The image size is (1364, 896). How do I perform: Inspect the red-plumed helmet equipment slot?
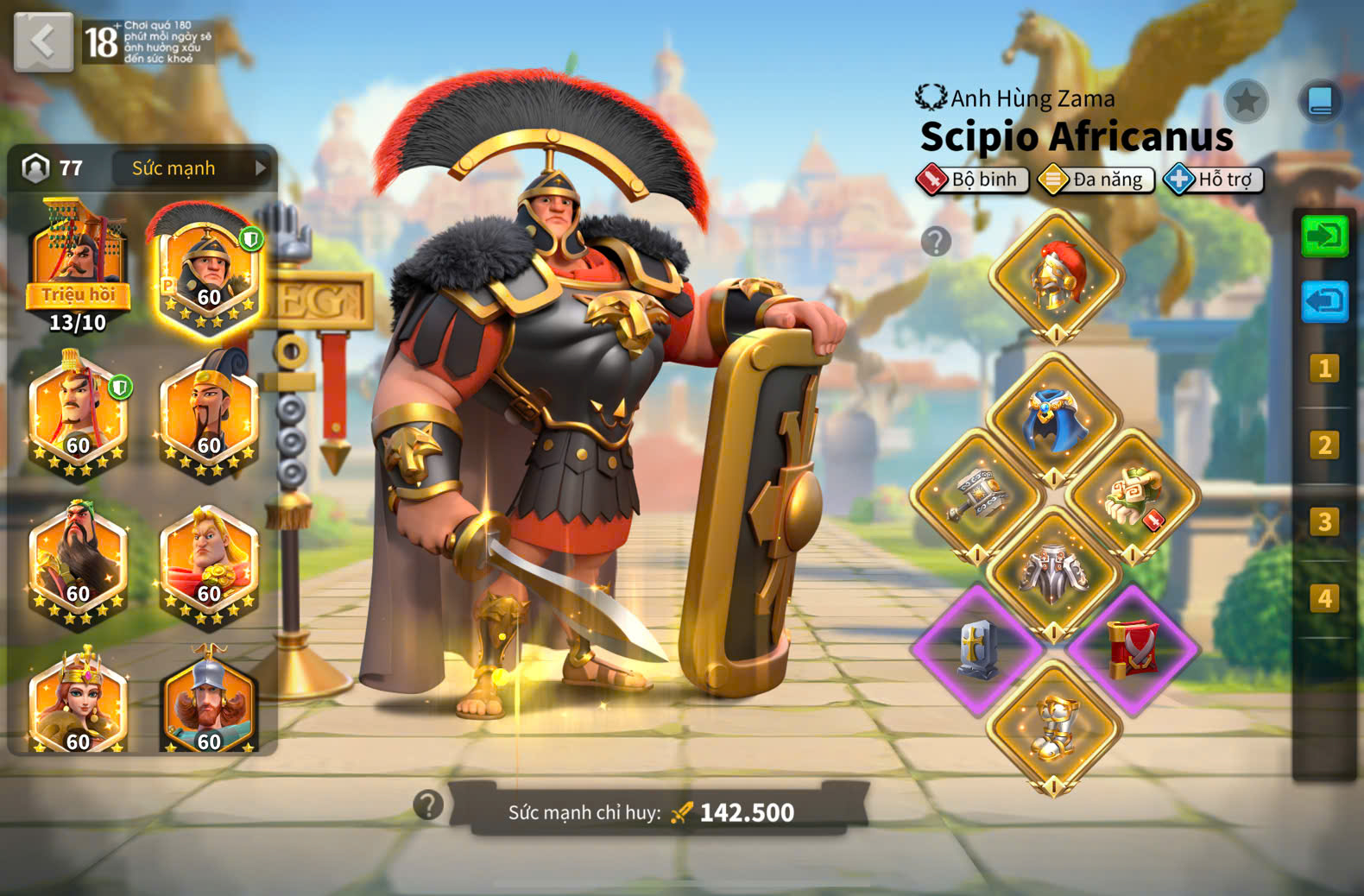(x=1057, y=276)
